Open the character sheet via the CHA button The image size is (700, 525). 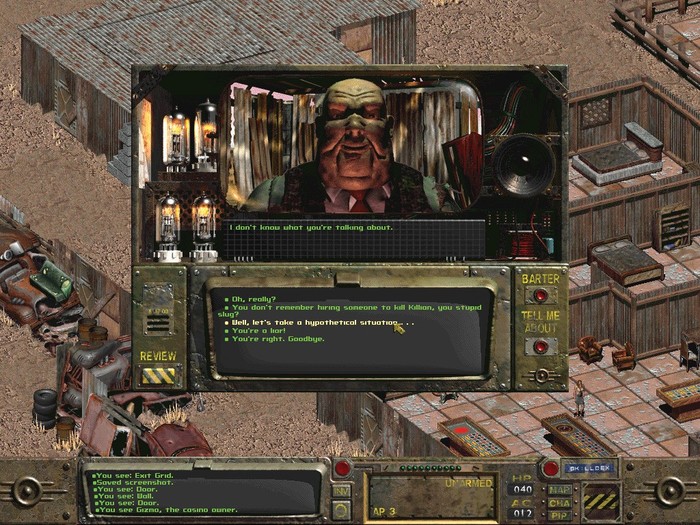click(559, 502)
